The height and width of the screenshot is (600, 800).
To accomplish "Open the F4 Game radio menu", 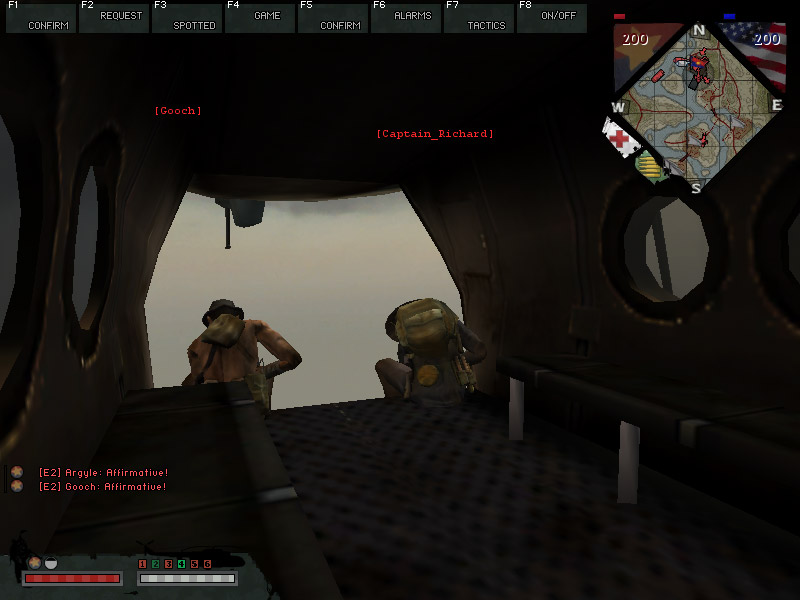I will 260,18.
